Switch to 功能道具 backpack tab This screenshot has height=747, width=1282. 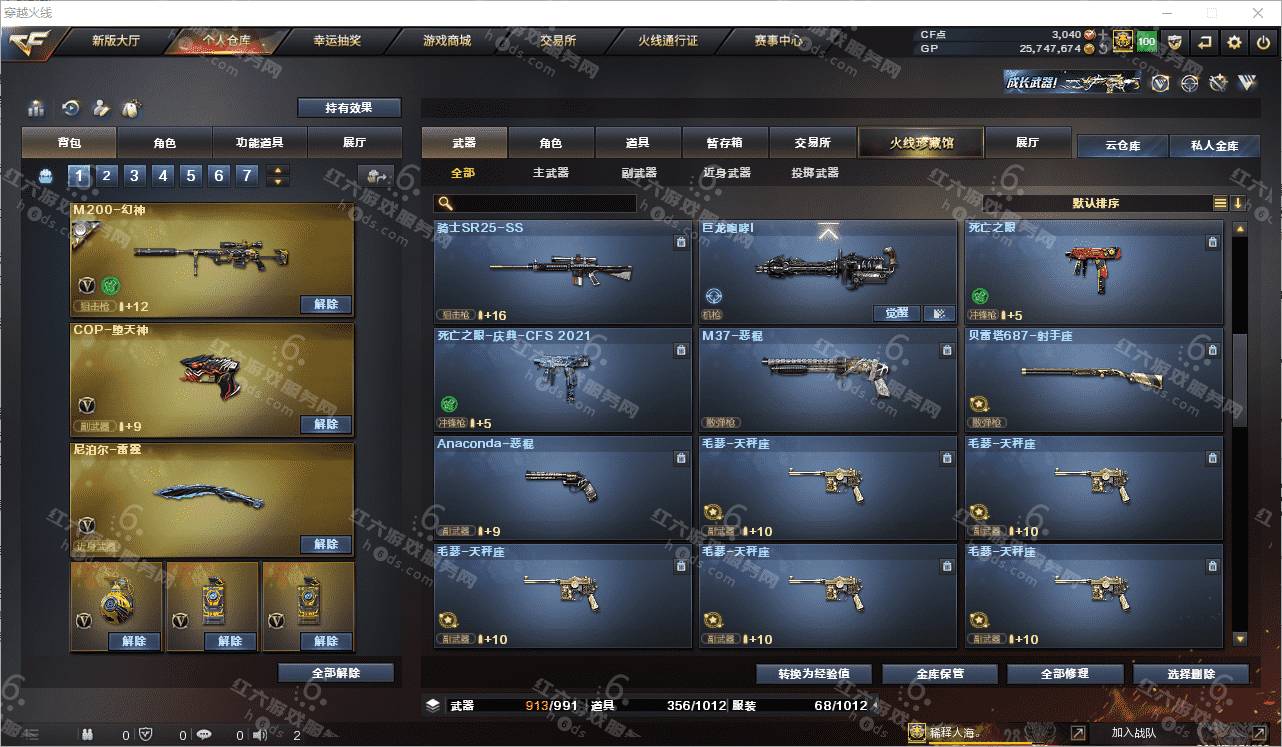pyautogui.click(x=259, y=143)
